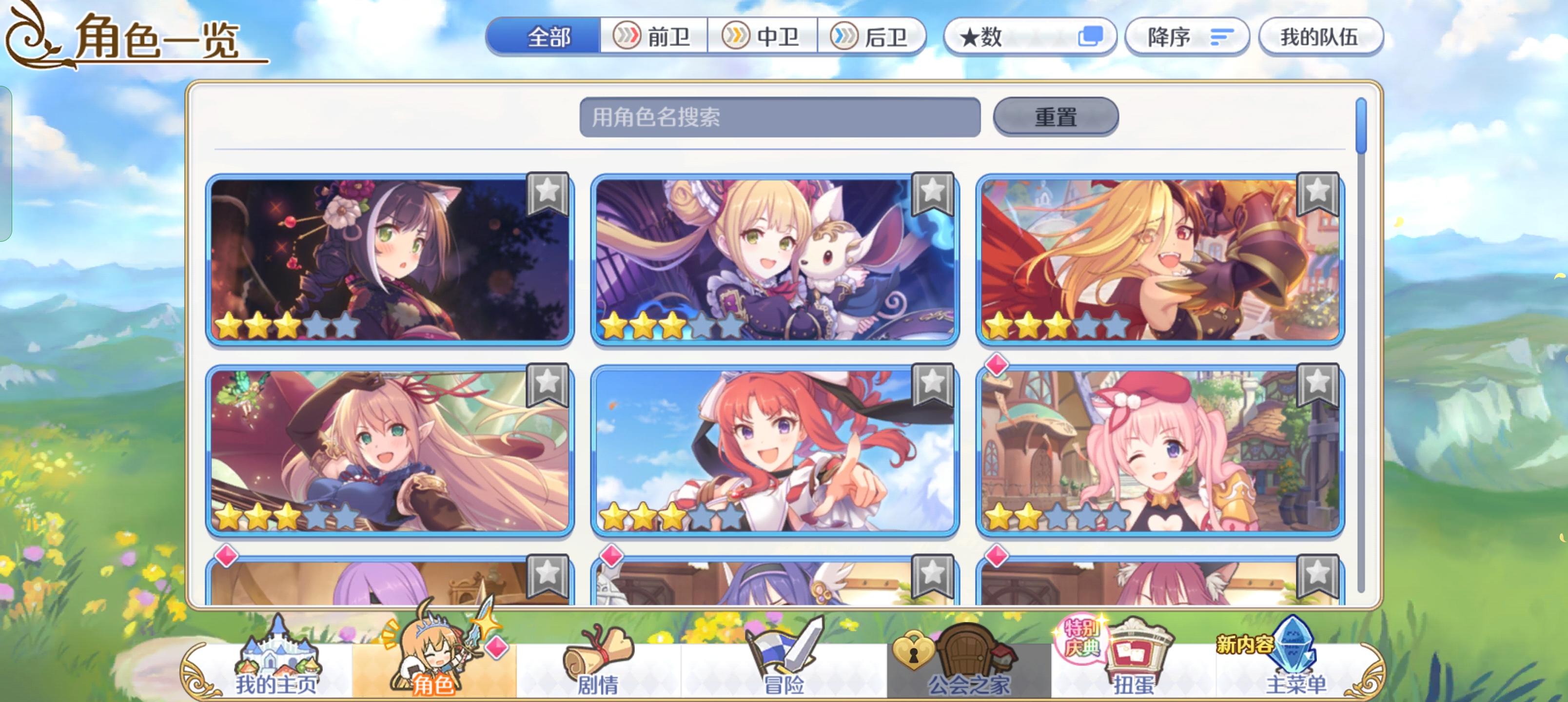
Task: Click the character name search field
Action: click(779, 117)
